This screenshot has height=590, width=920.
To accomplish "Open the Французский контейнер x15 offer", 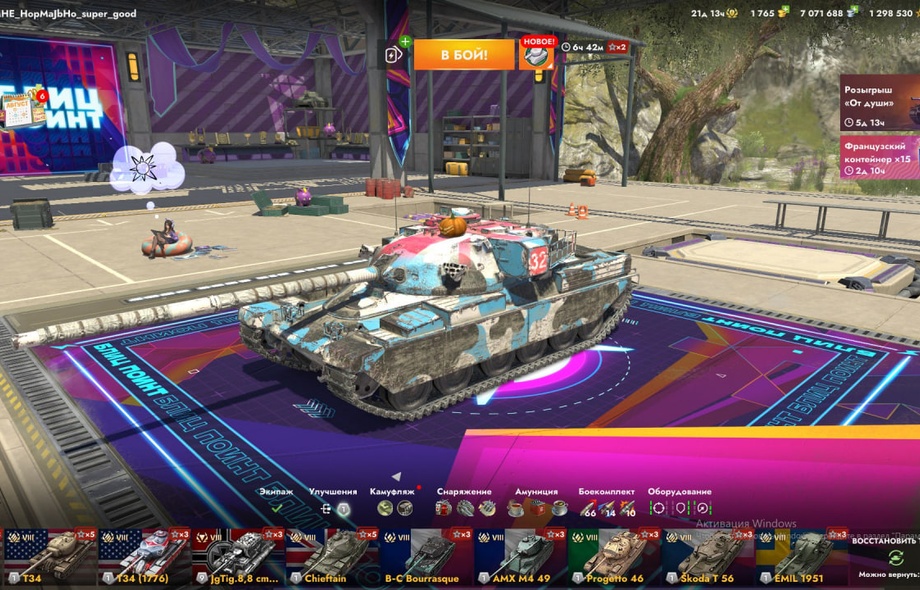I will click(x=879, y=157).
